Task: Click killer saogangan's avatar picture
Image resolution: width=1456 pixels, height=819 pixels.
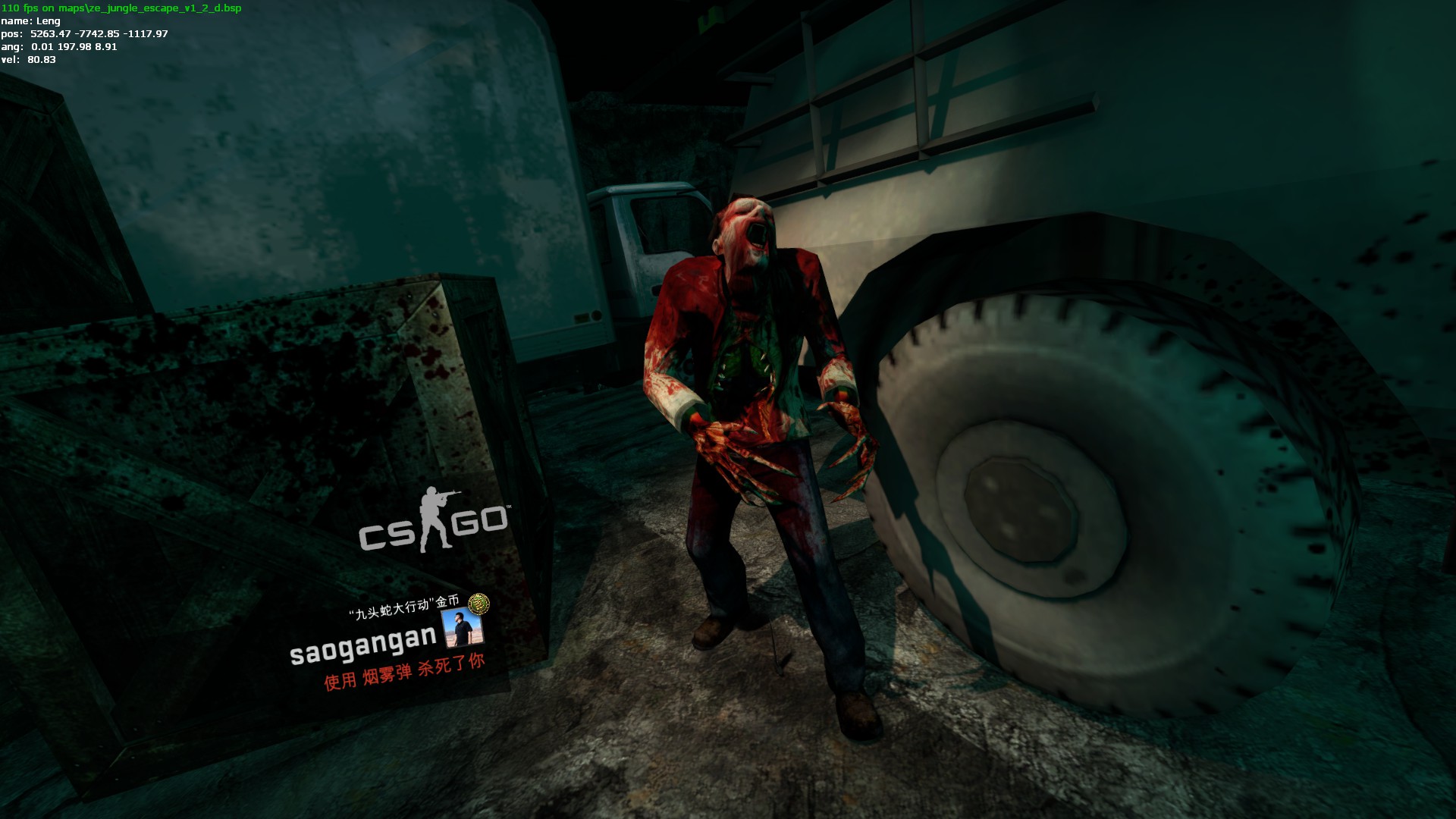Action: tap(462, 629)
